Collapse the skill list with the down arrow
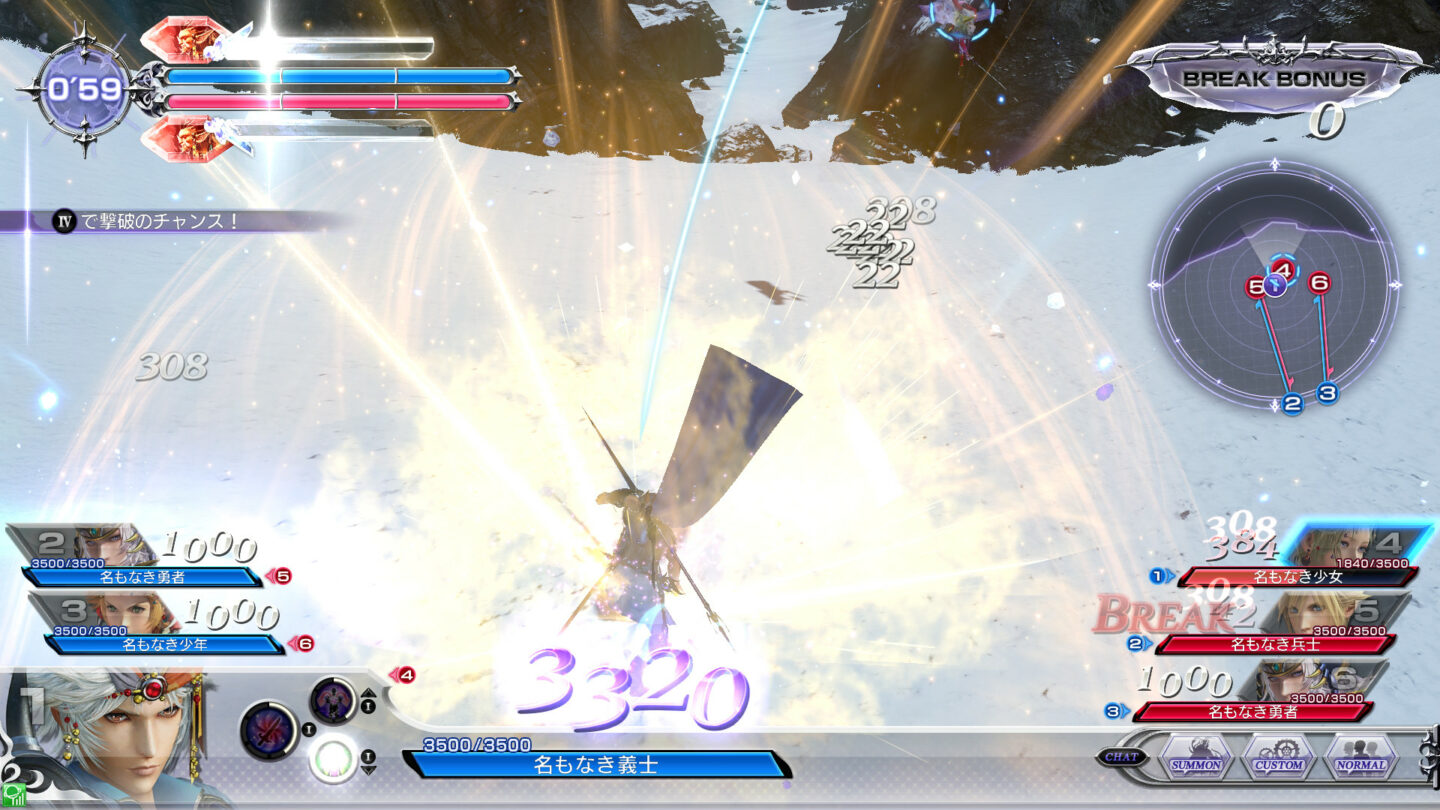The width and height of the screenshot is (1440, 810). (368, 769)
